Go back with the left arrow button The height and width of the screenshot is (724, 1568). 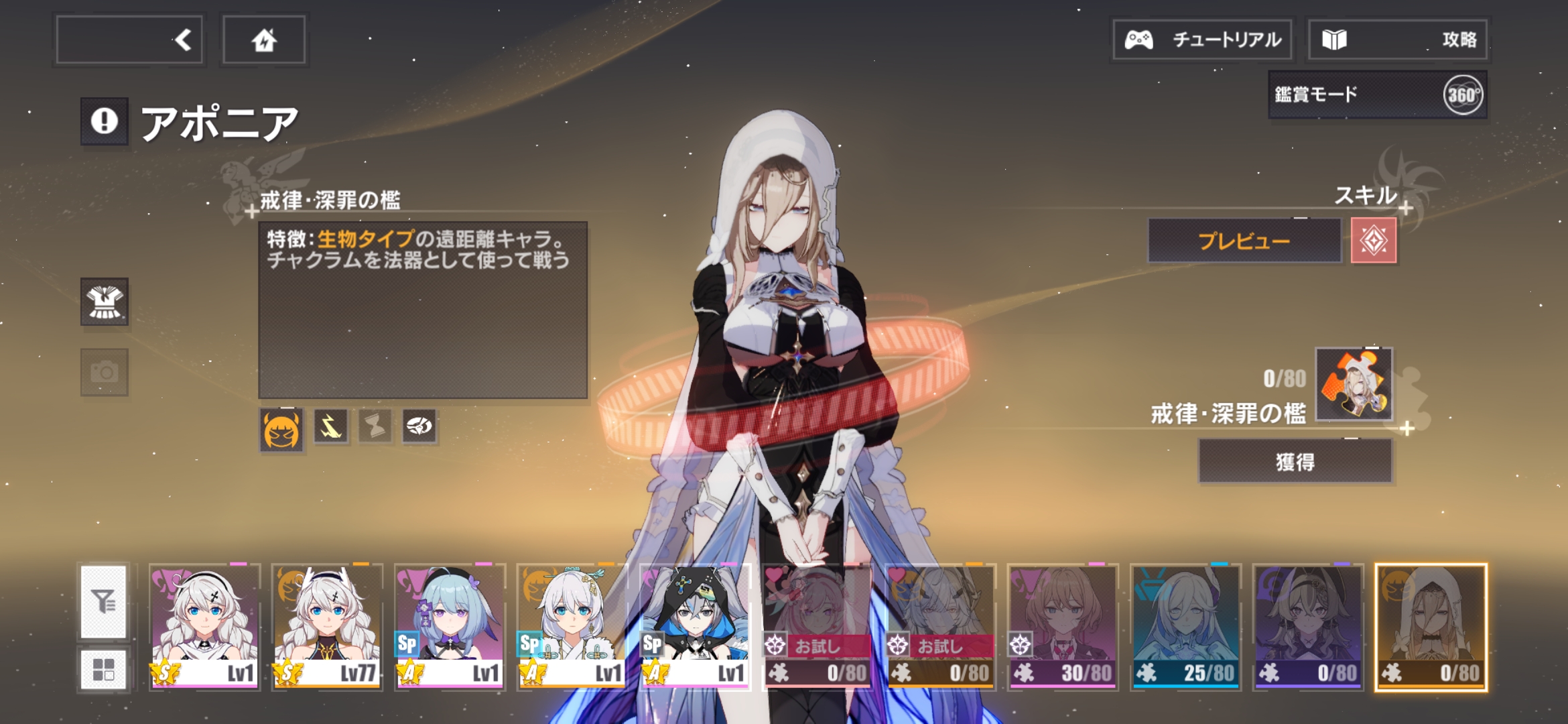130,40
